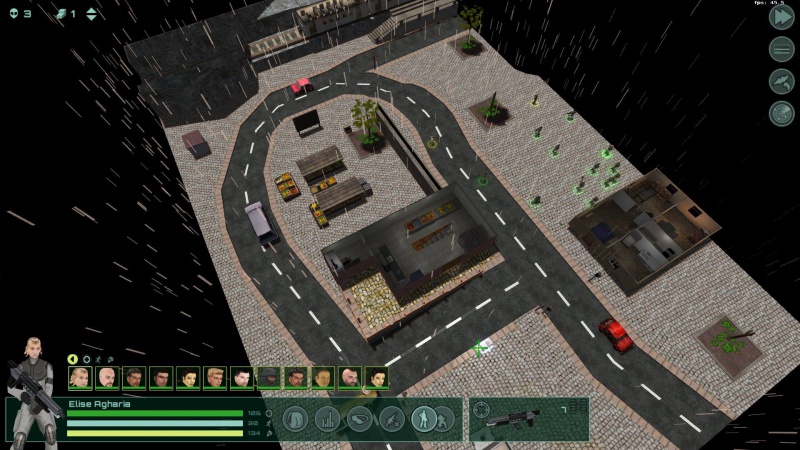Screen dimensions: 800x450
Task: Select the helmeted dark soldier portrait
Action: click(x=268, y=378)
